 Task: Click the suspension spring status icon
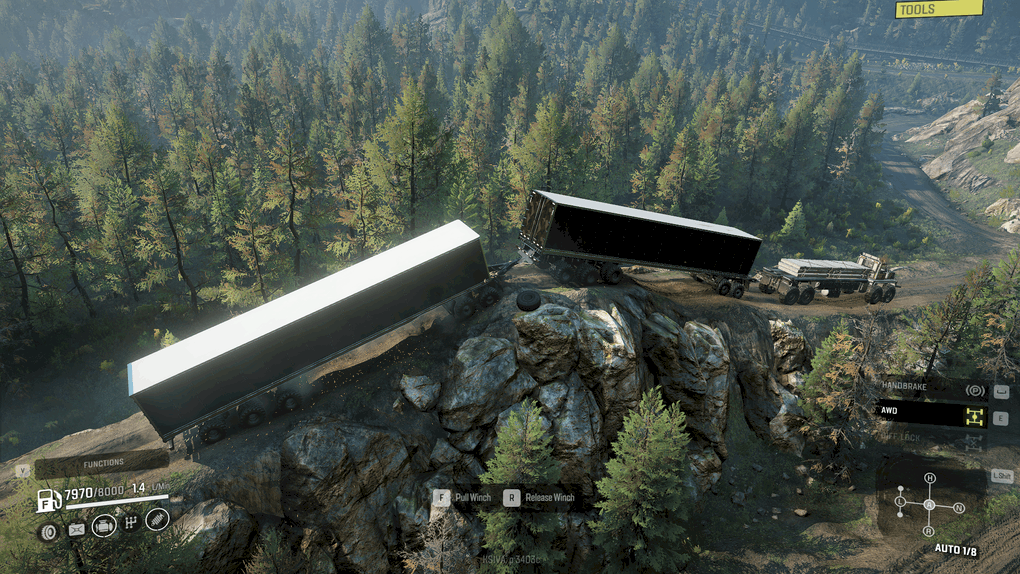(x=157, y=518)
